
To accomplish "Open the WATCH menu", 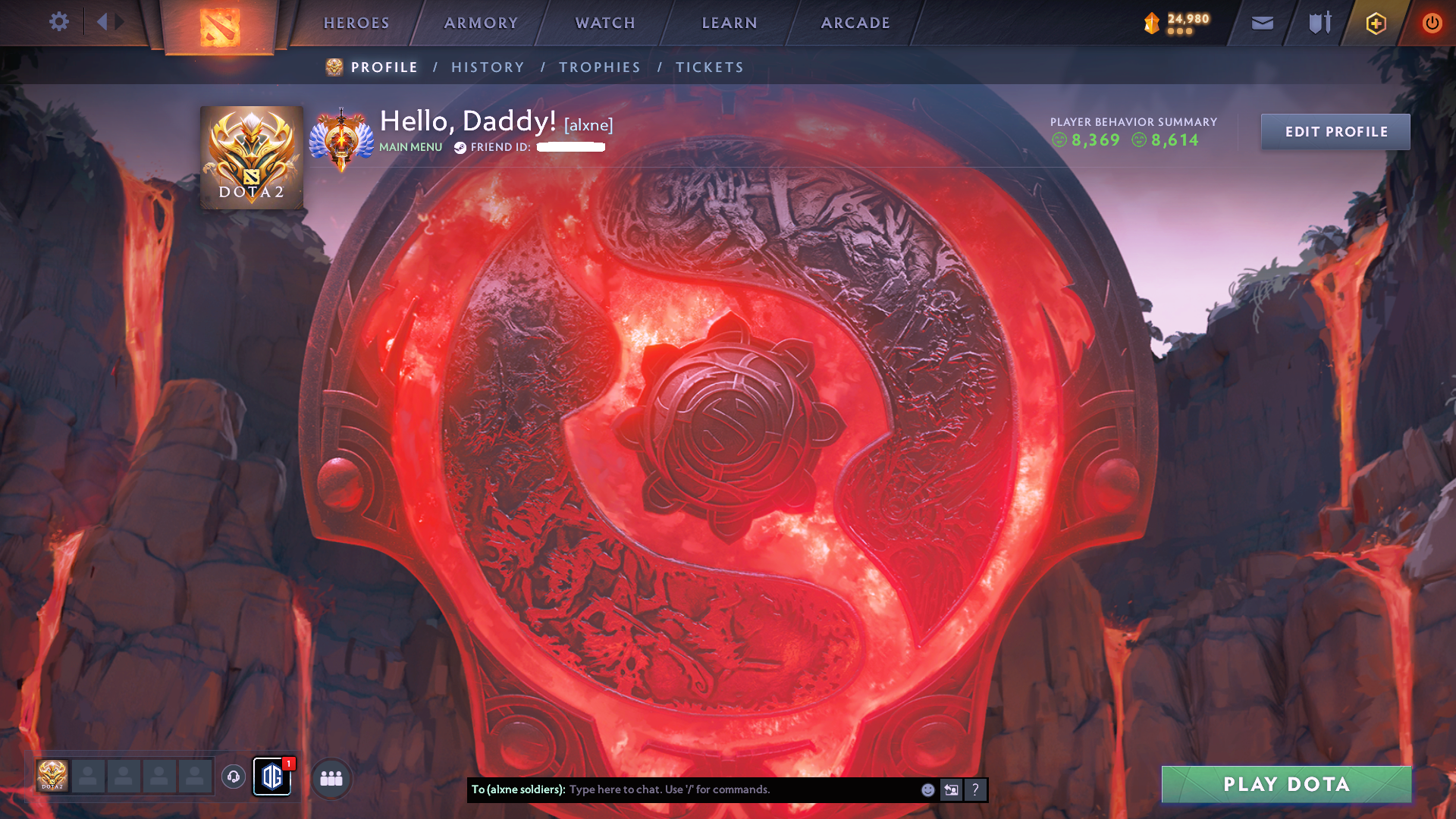I will coord(604,23).
